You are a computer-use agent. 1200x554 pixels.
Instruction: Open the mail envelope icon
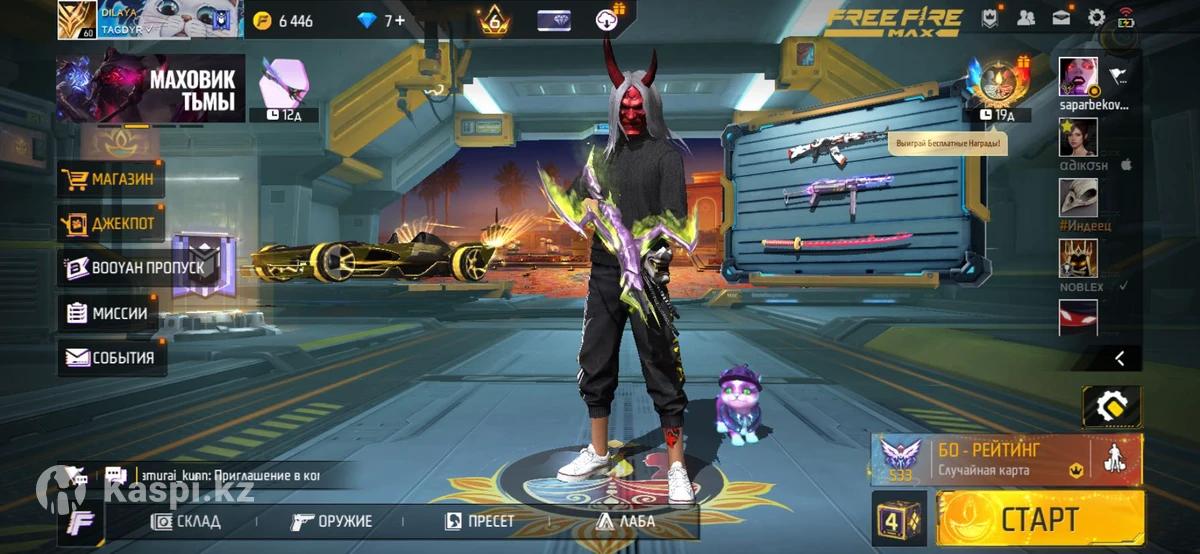pos(1061,17)
